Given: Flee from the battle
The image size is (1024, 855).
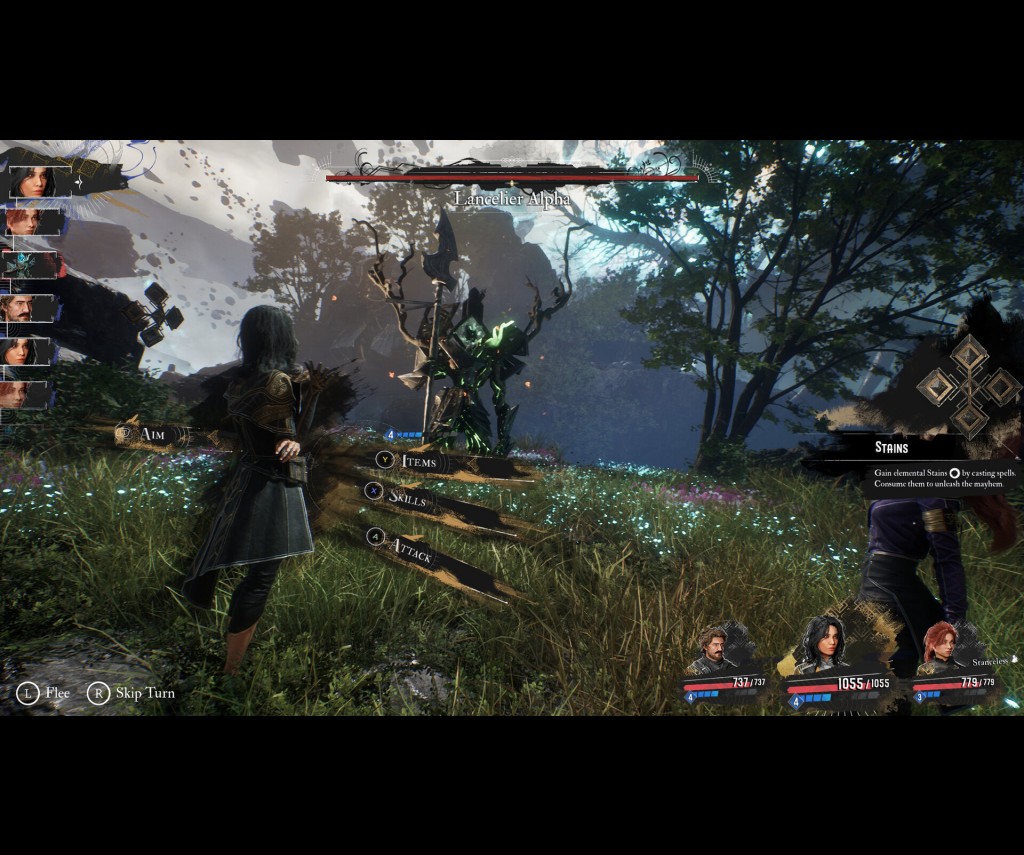Looking at the screenshot, I should click(x=43, y=693).
